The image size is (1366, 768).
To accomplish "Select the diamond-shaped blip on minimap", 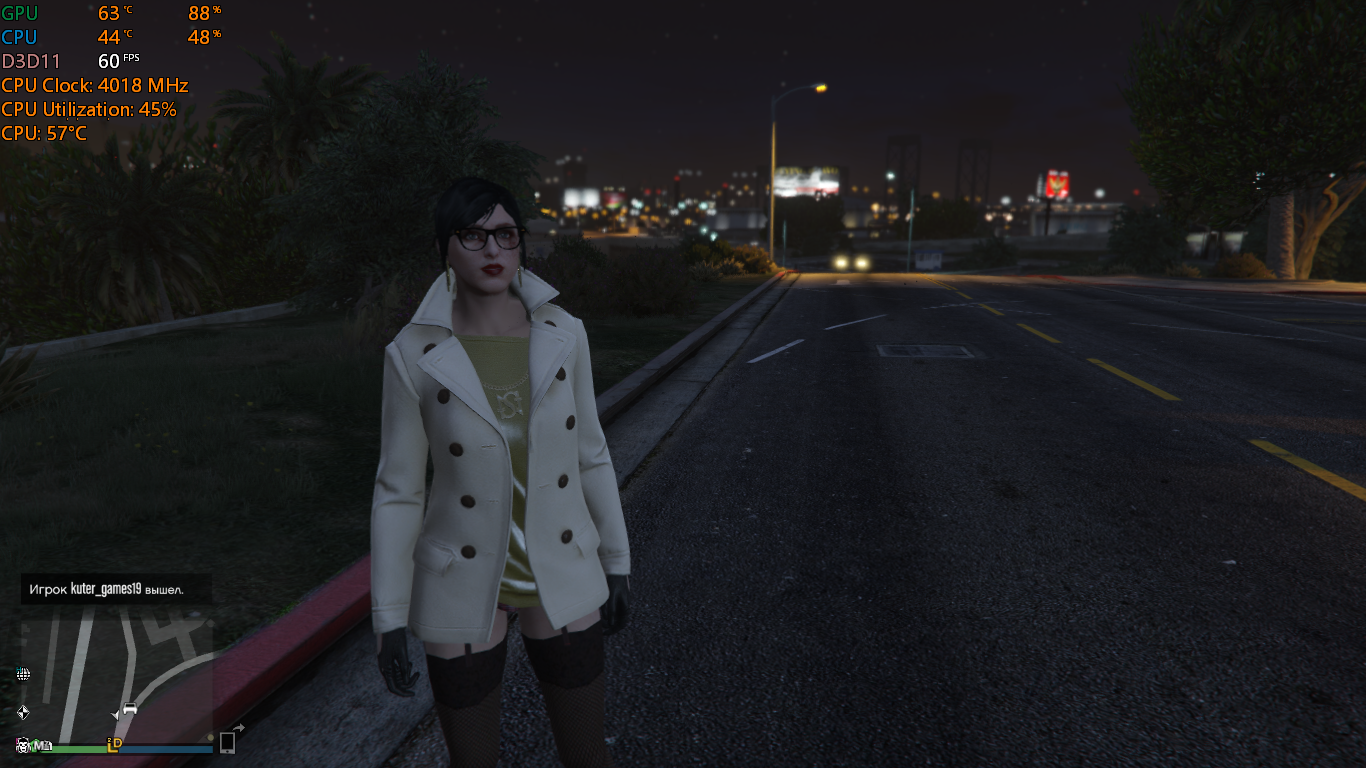I will coord(23,712).
